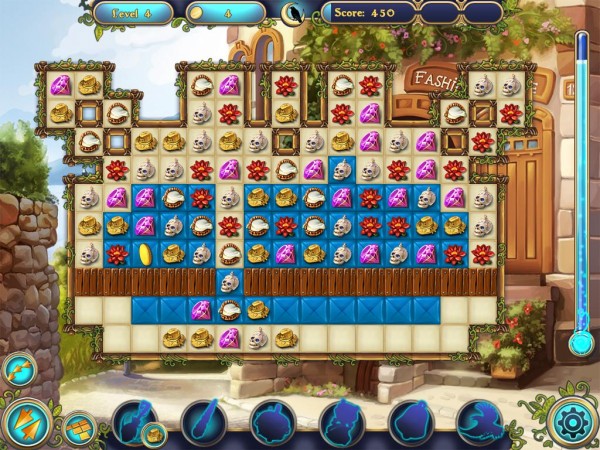600x450 pixels.
Task: Select the gold coin tile on the board
Action: 144,254
